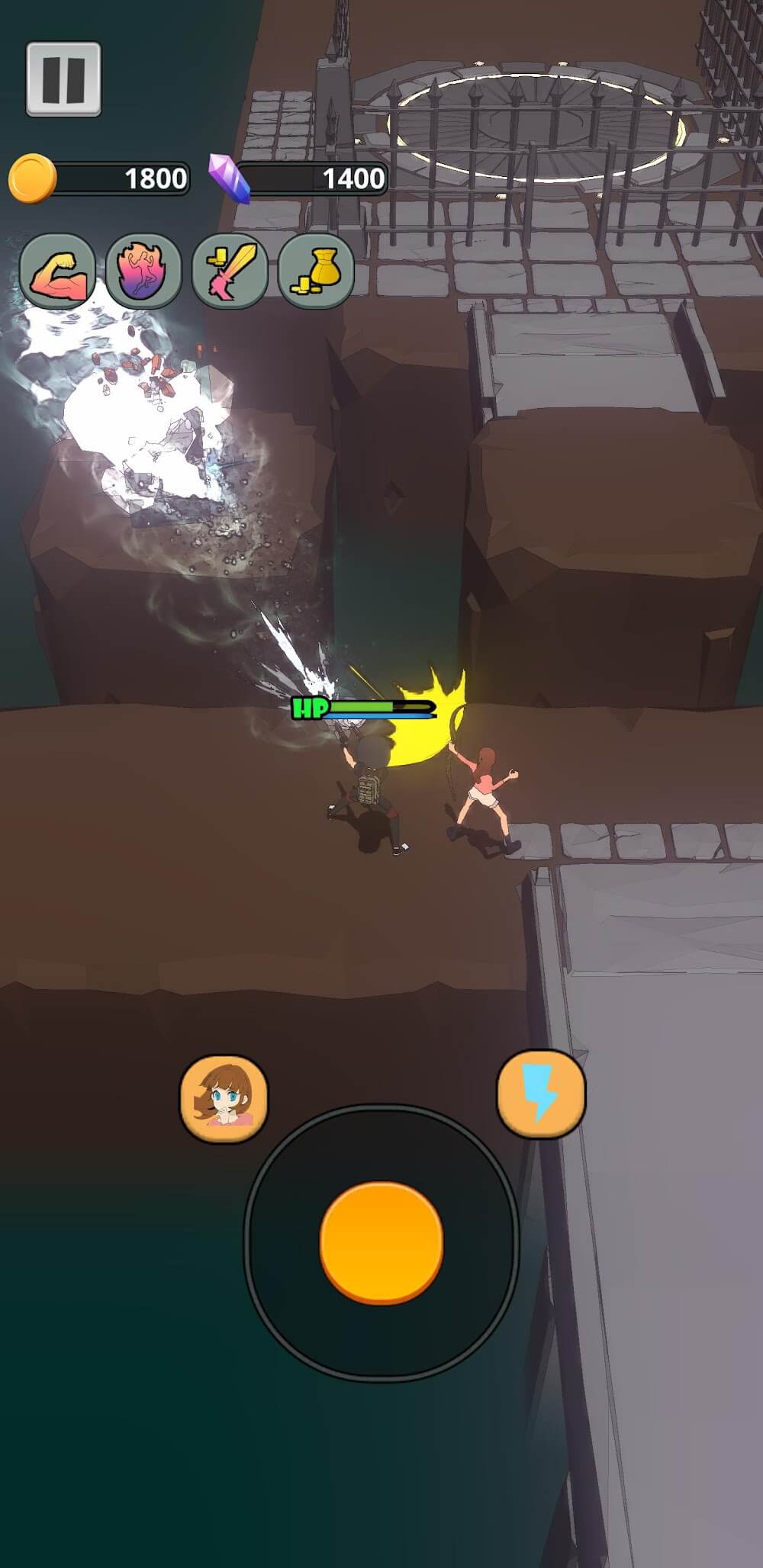Tap the flexed arm strength buff icon
Viewport: 763px width, 1568px height.
(x=58, y=272)
